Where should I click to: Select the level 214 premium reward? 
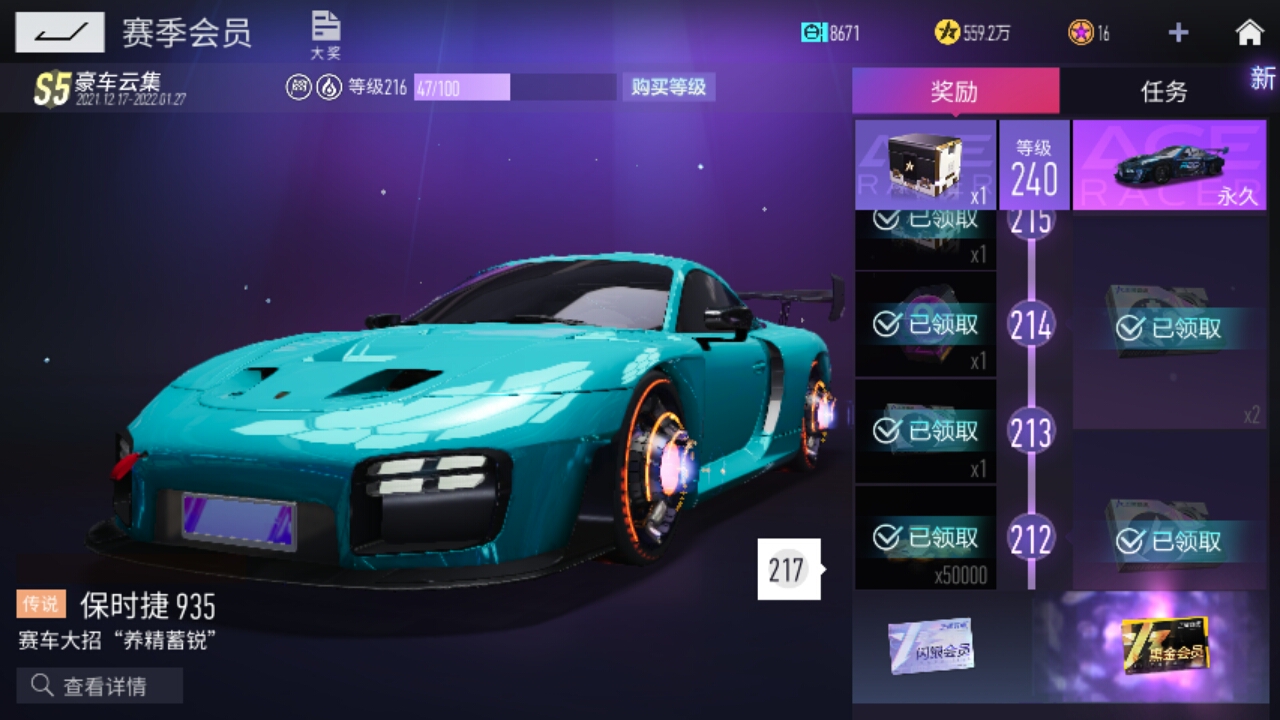[x=1168, y=327]
